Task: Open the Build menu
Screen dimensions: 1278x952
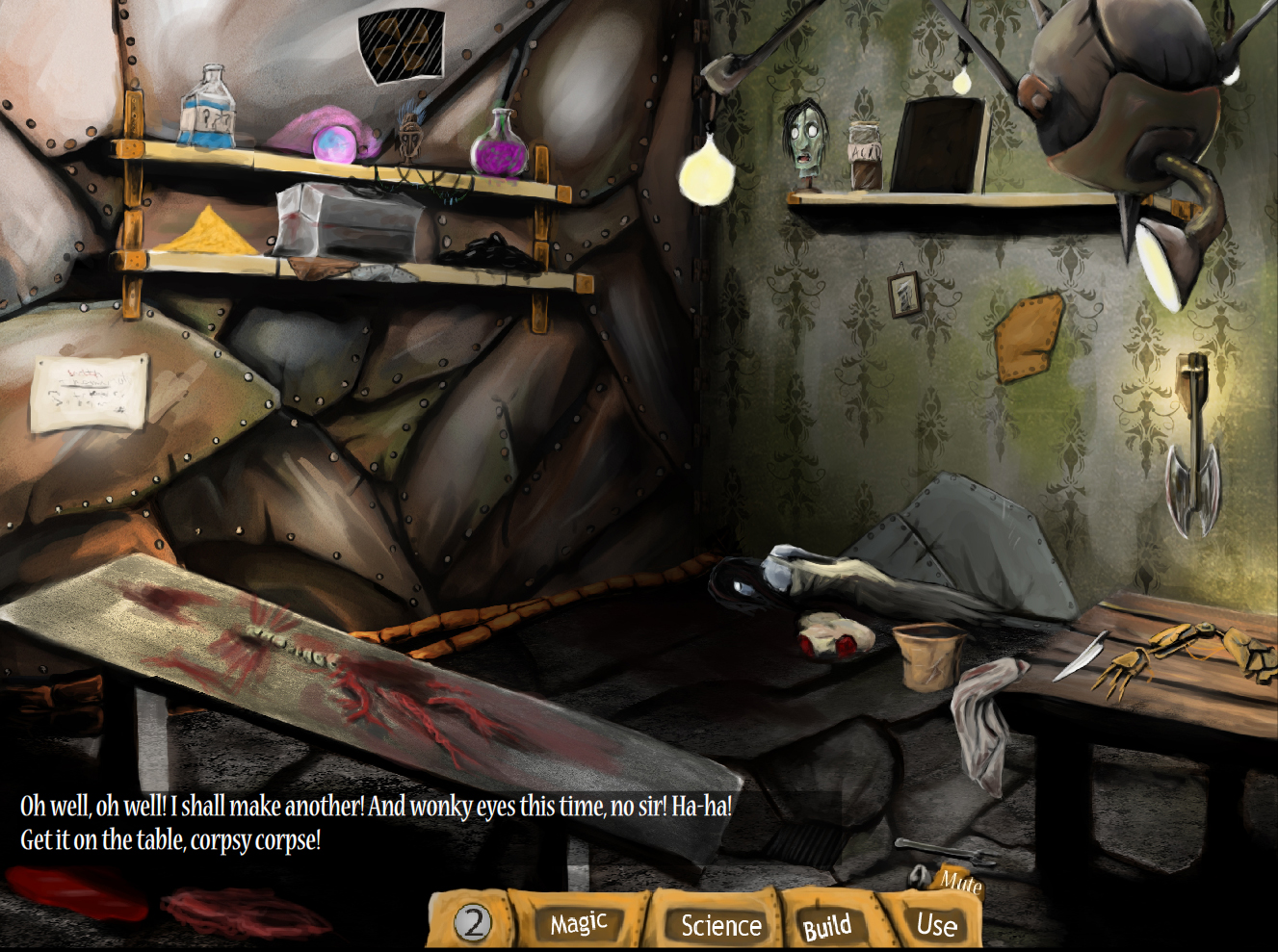Action: 828,926
